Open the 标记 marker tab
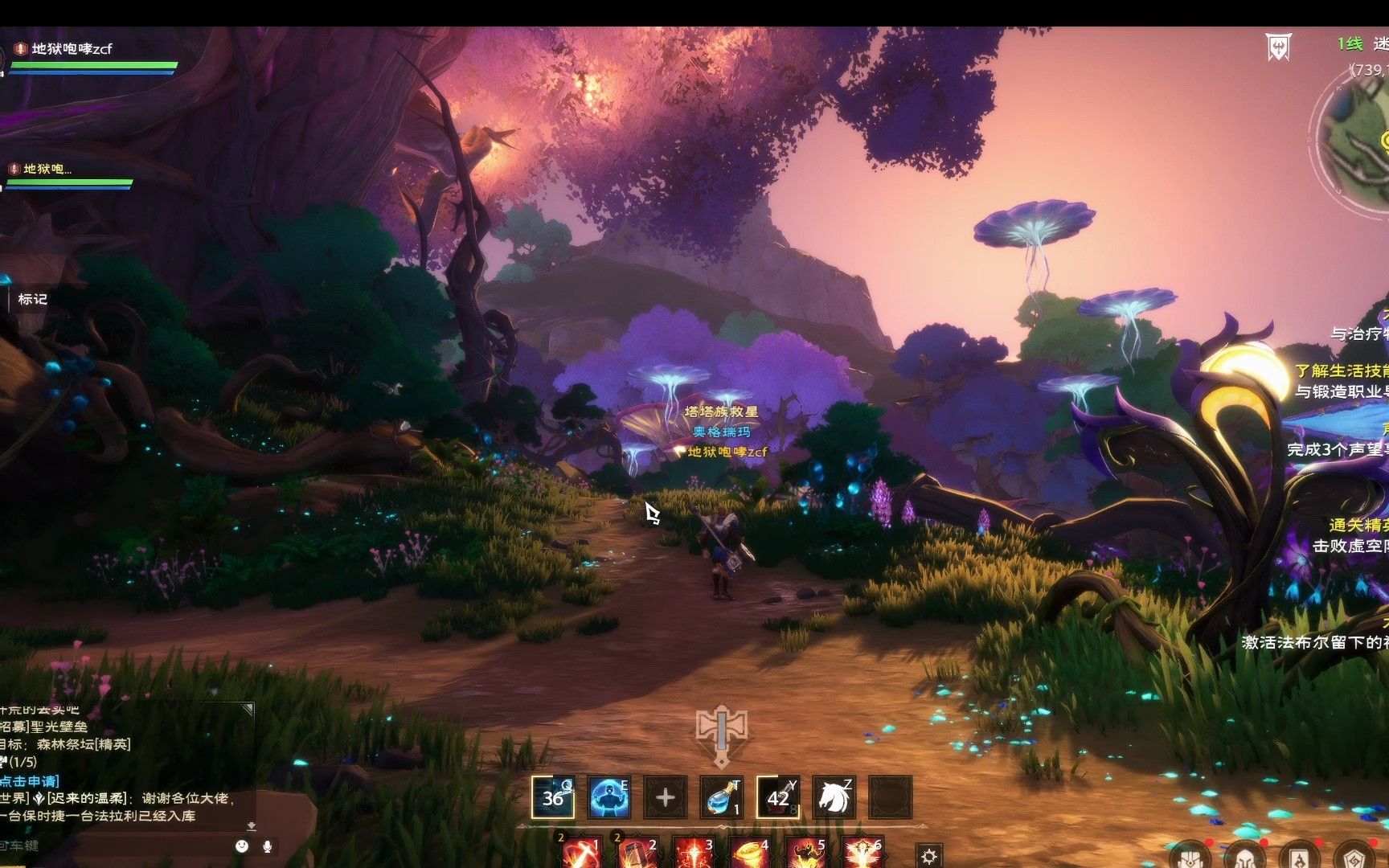This screenshot has width=1389, height=868. pos(32,299)
